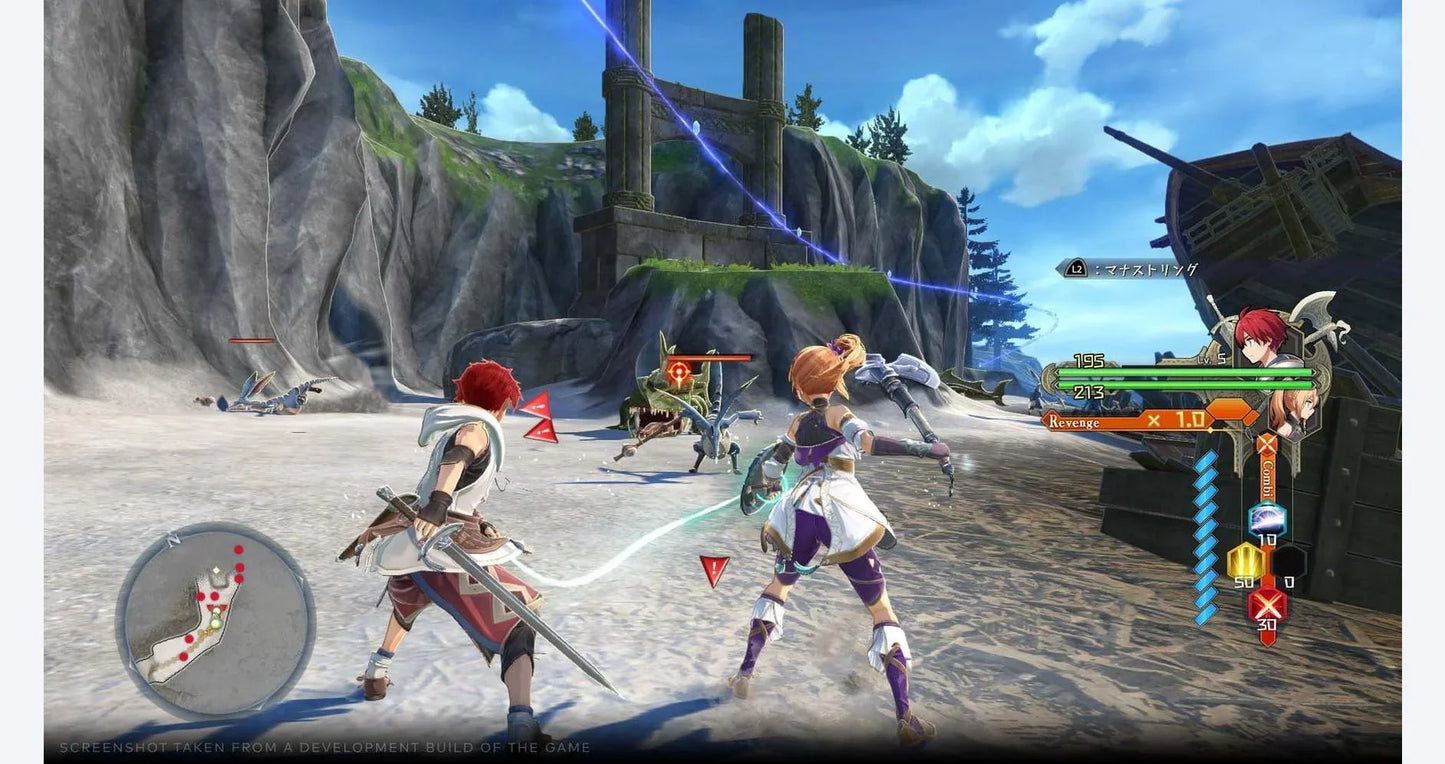Collapse the blue zigzag combo meter
This screenshot has height=764, width=1445.
(x=1207, y=537)
